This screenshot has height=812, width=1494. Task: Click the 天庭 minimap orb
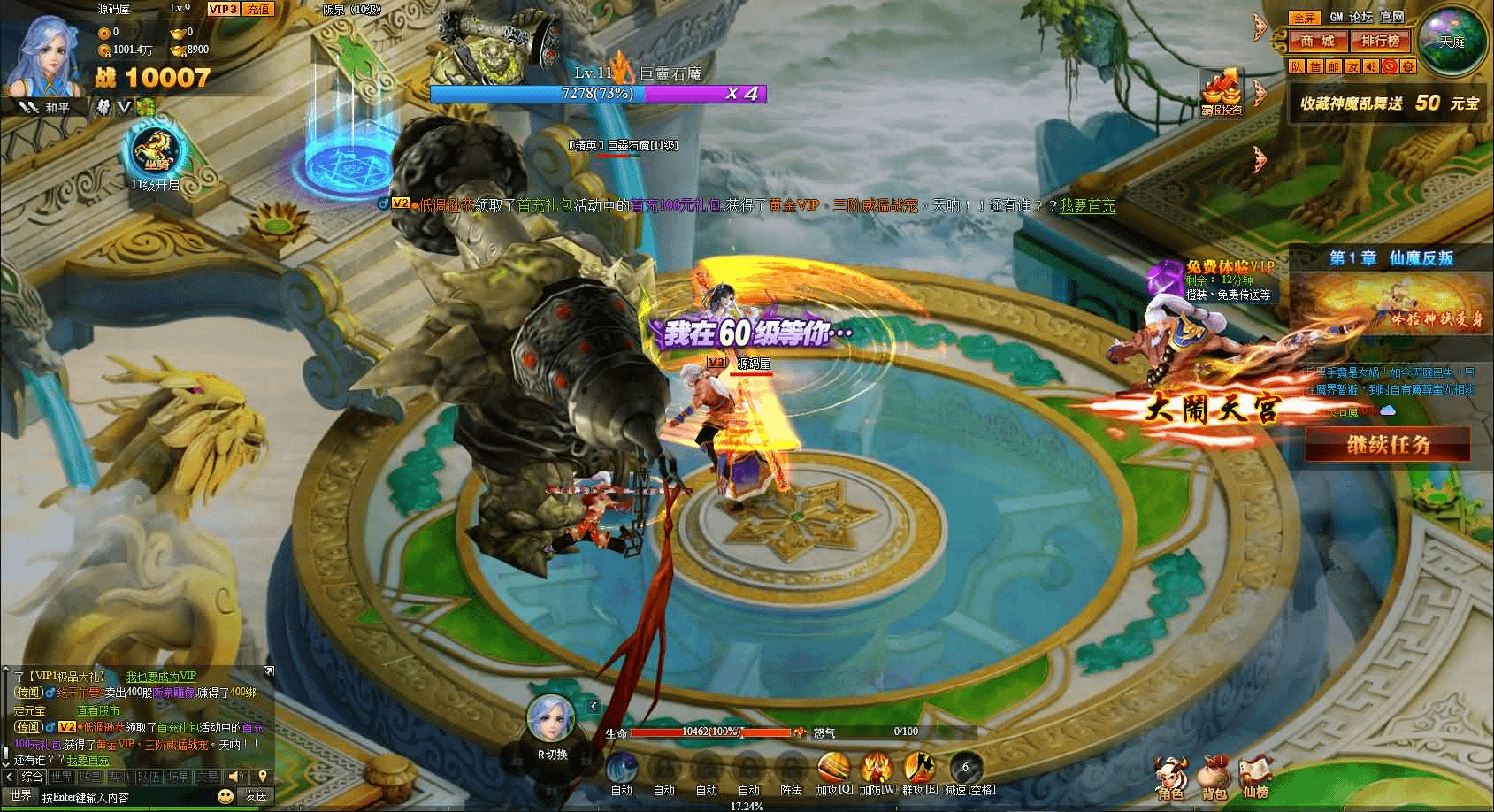point(1452,41)
